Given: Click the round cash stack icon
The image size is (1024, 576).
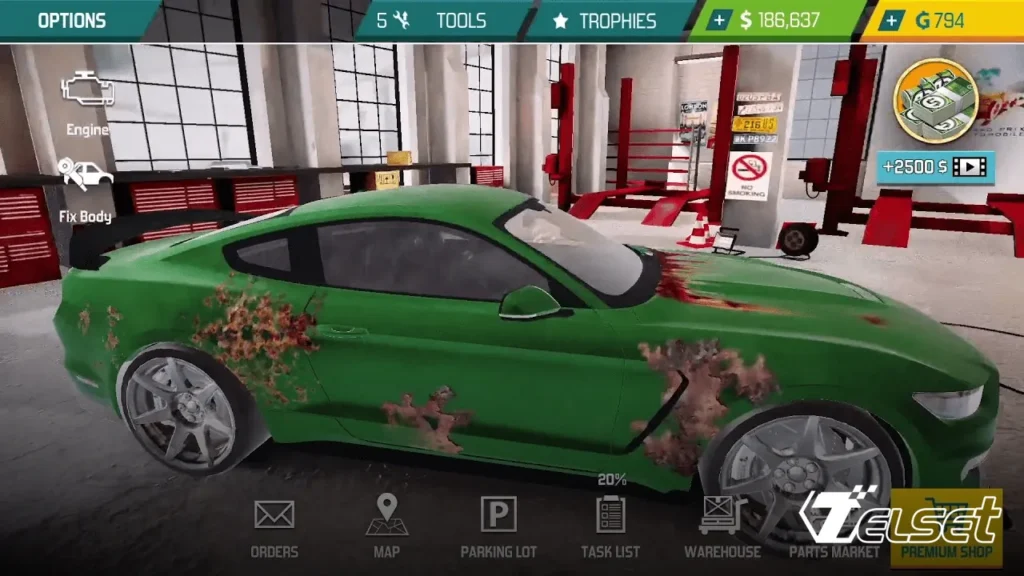Looking at the screenshot, I should (x=934, y=100).
